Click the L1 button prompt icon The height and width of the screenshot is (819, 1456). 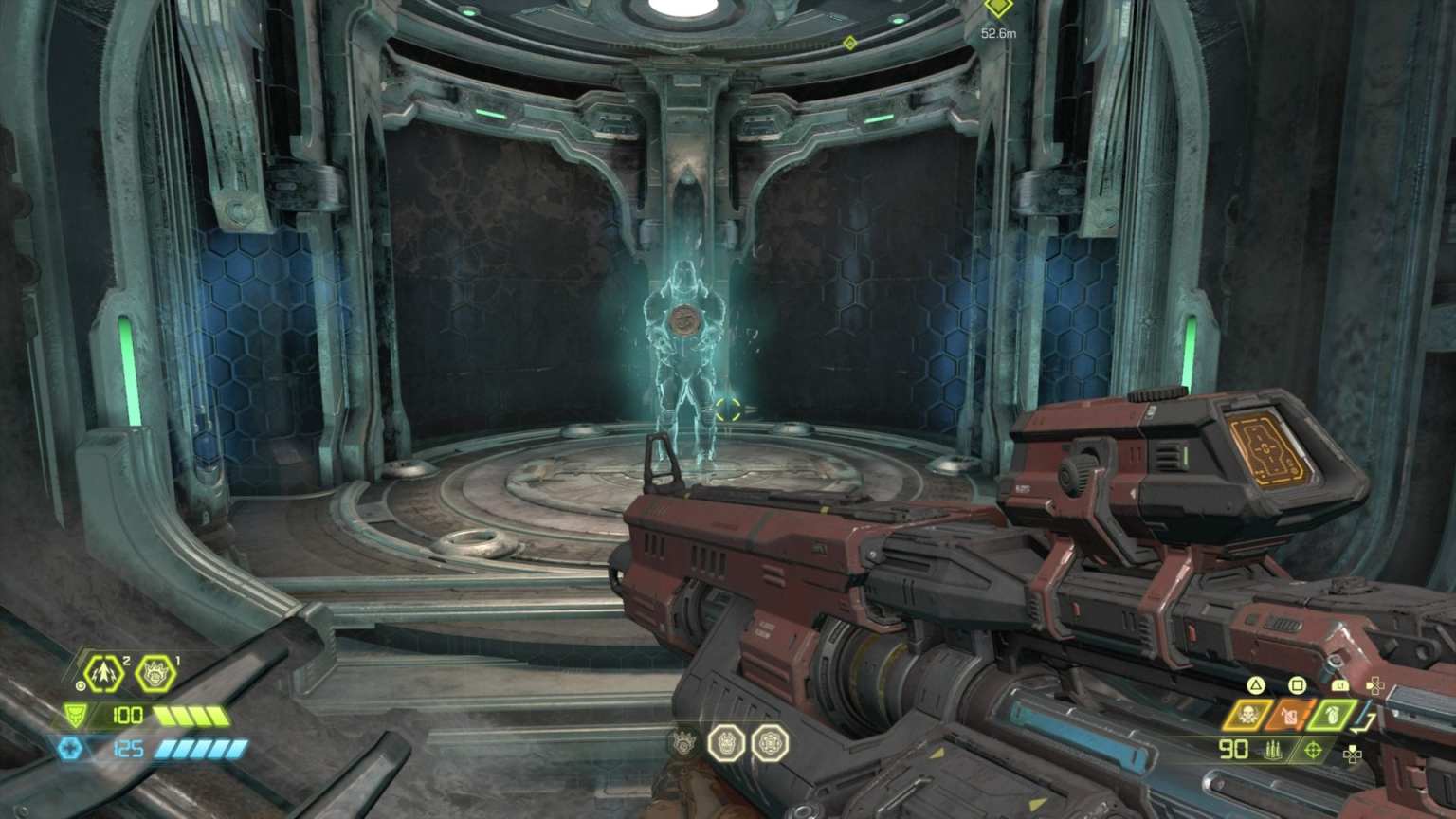point(1340,684)
